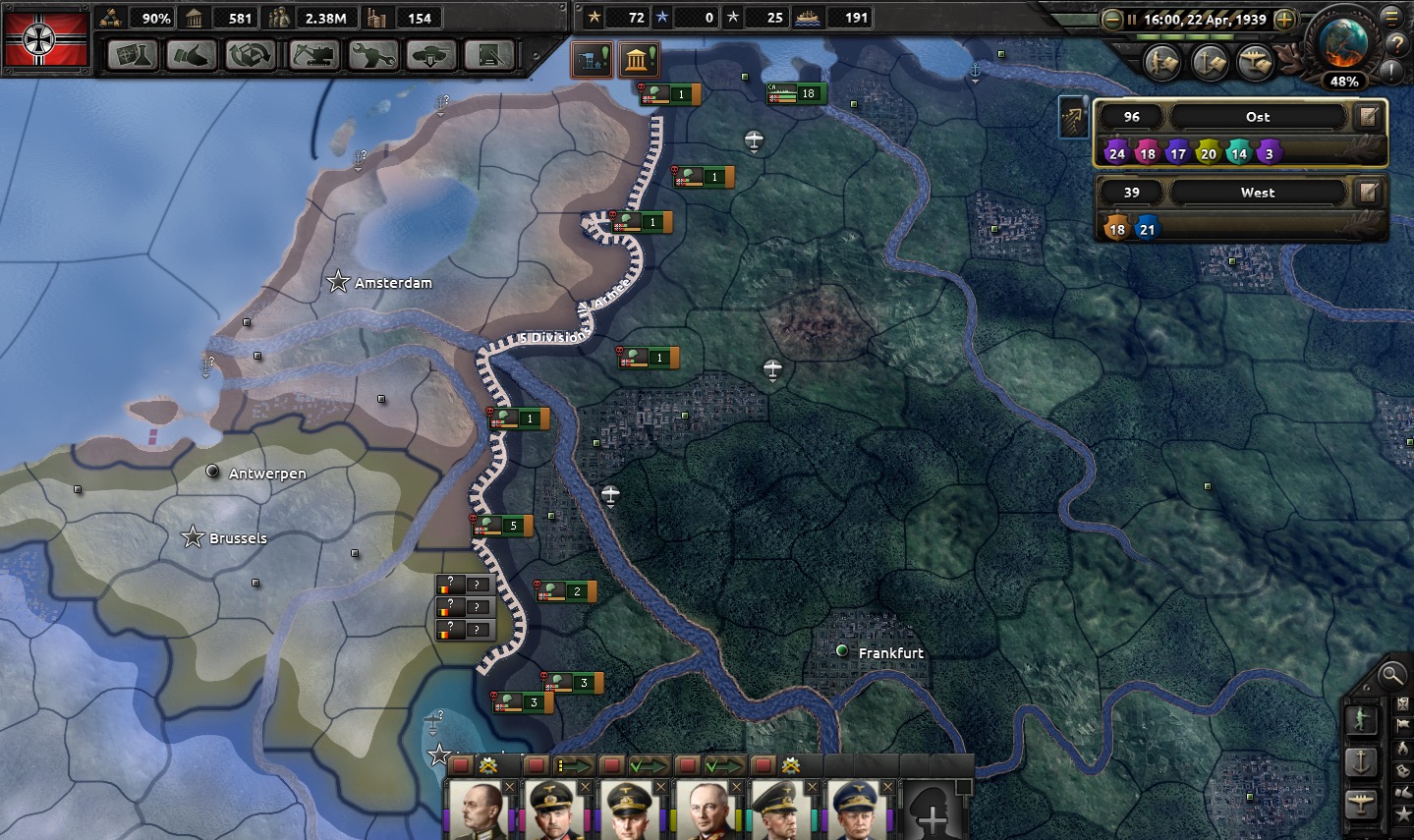Open the map search magnifying glass

coord(1391,675)
